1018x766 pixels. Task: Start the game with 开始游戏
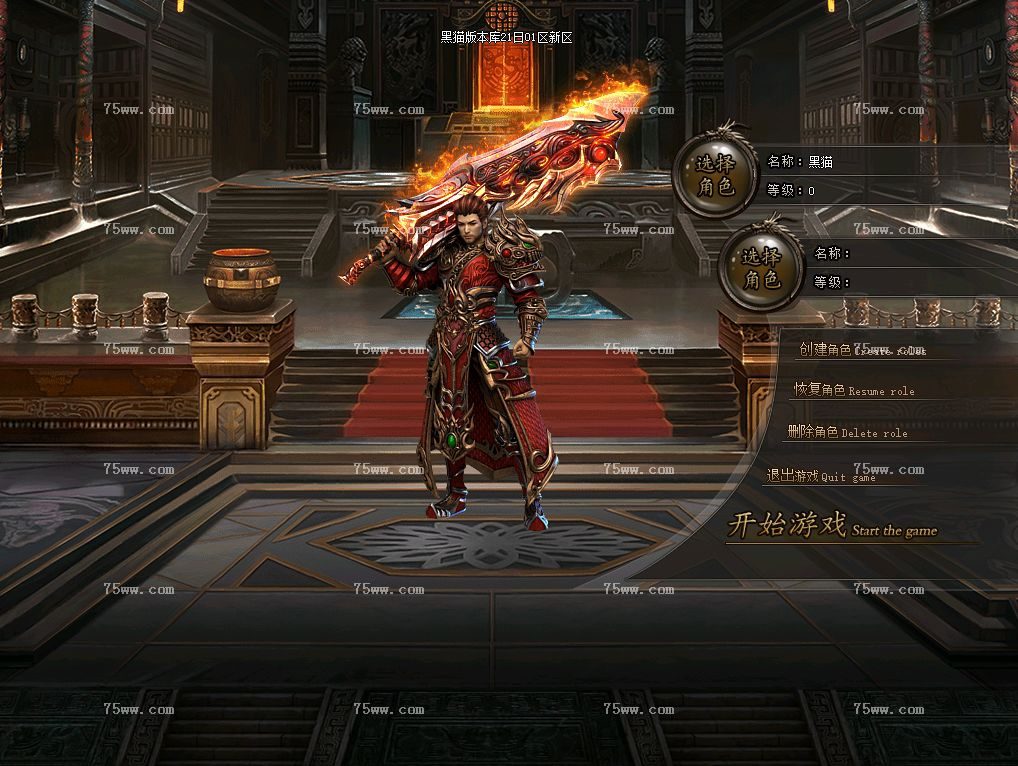pos(832,526)
